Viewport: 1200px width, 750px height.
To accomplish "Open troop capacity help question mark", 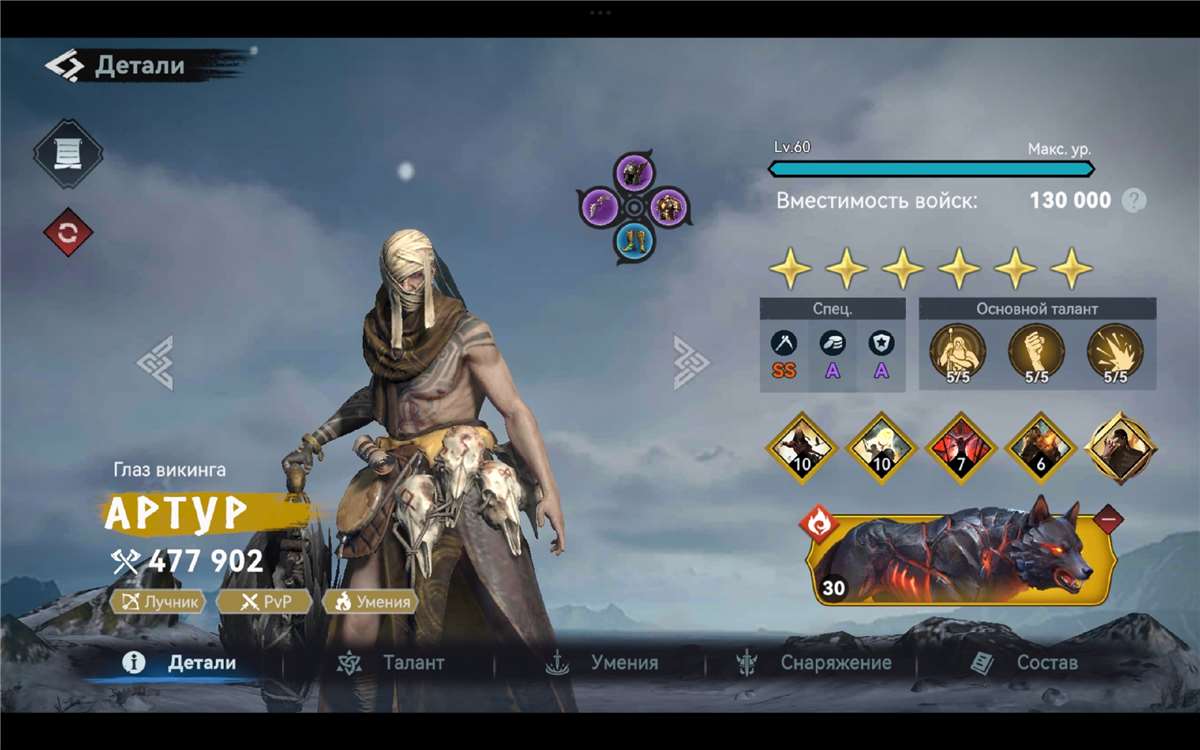I will (x=1133, y=200).
